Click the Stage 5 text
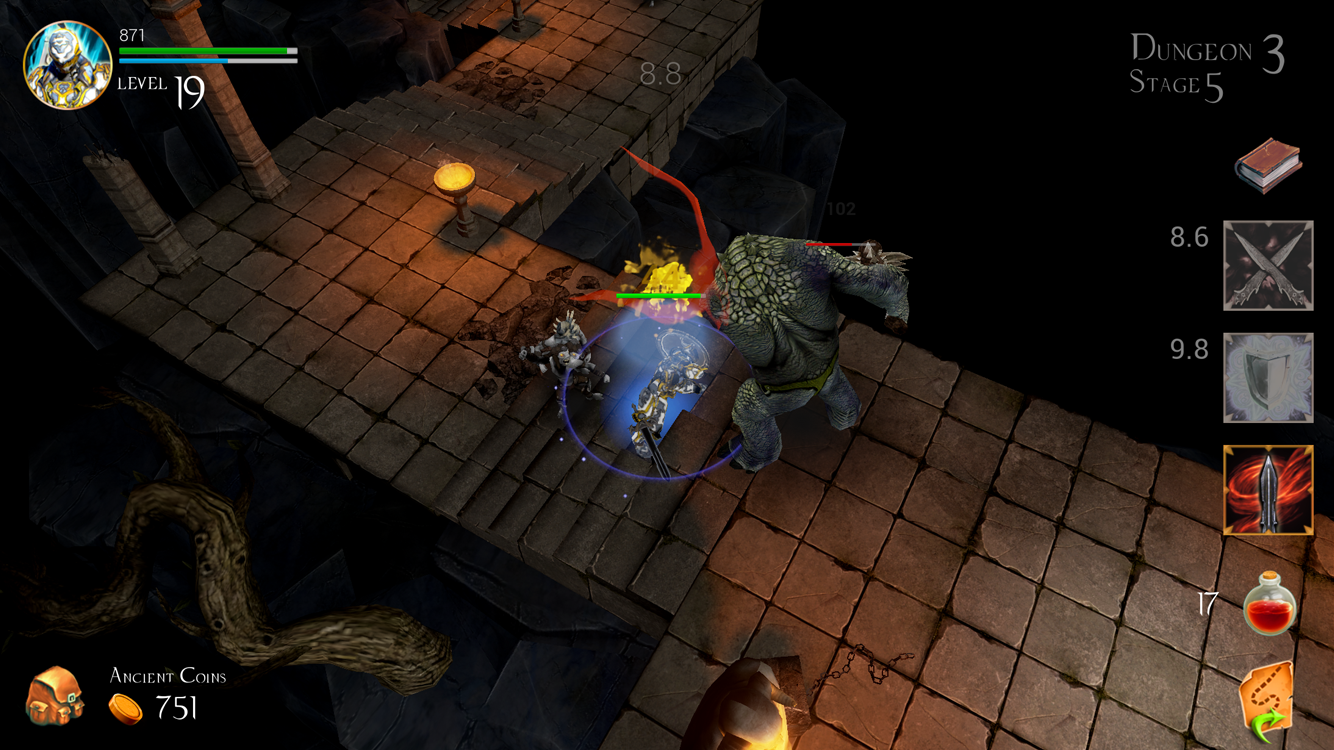1334x750 pixels. pos(1173,88)
